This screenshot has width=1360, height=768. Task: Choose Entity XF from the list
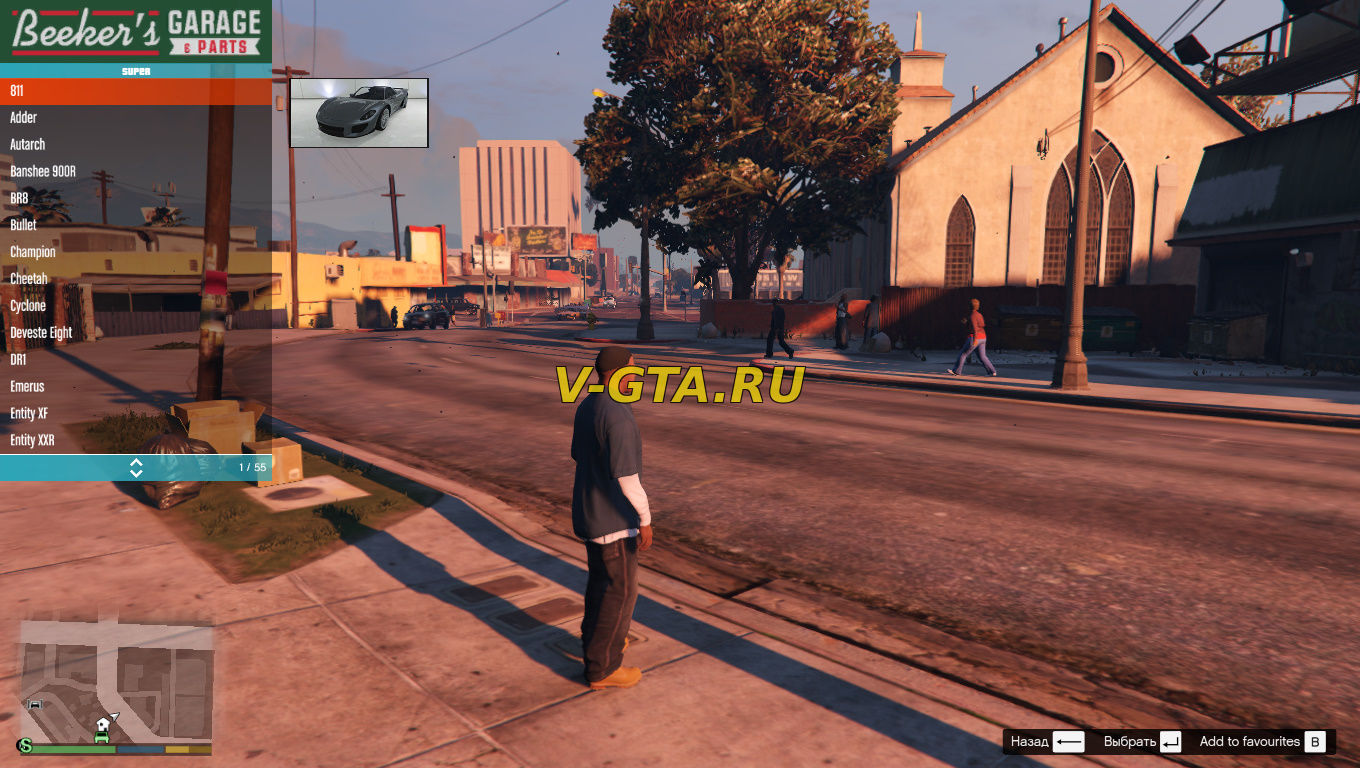click(x=135, y=414)
